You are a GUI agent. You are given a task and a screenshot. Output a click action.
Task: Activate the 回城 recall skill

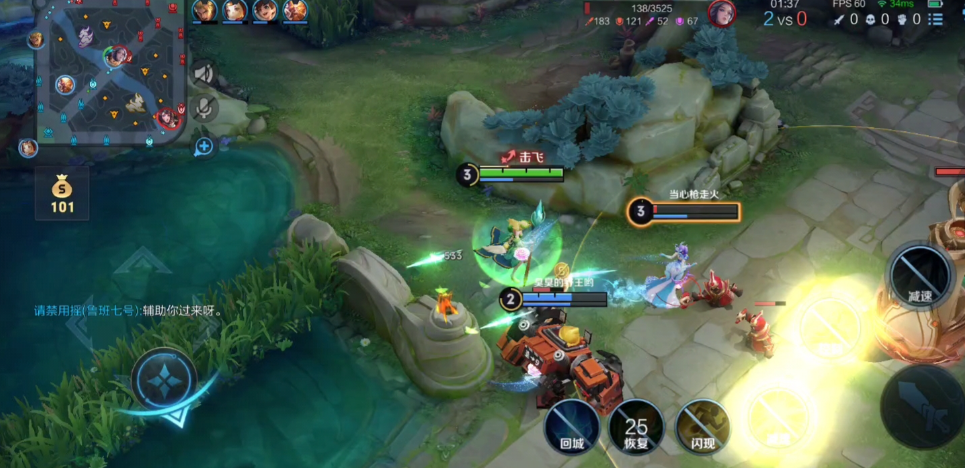pyautogui.click(x=571, y=425)
